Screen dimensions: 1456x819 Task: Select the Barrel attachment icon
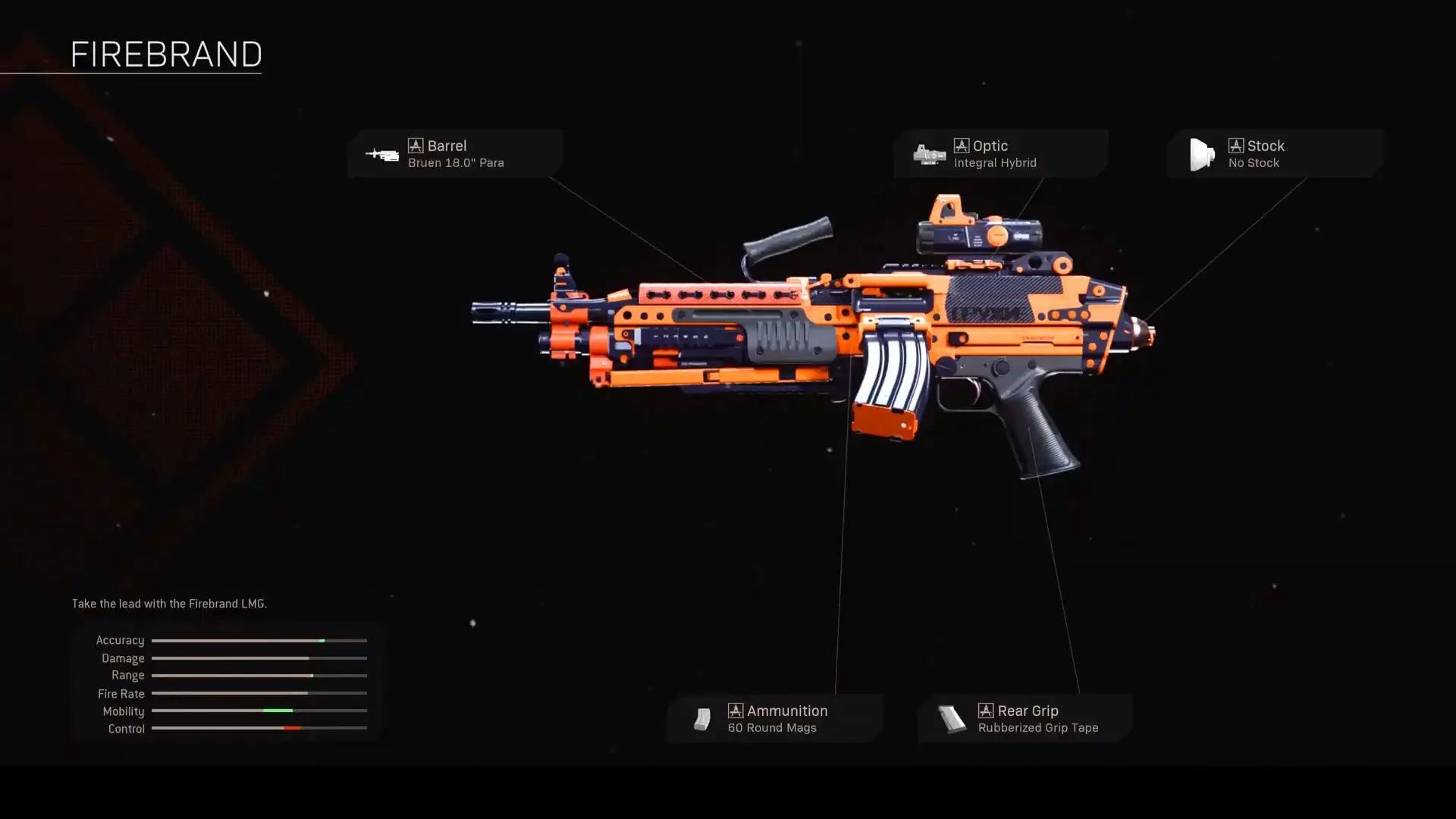[x=383, y=153]
